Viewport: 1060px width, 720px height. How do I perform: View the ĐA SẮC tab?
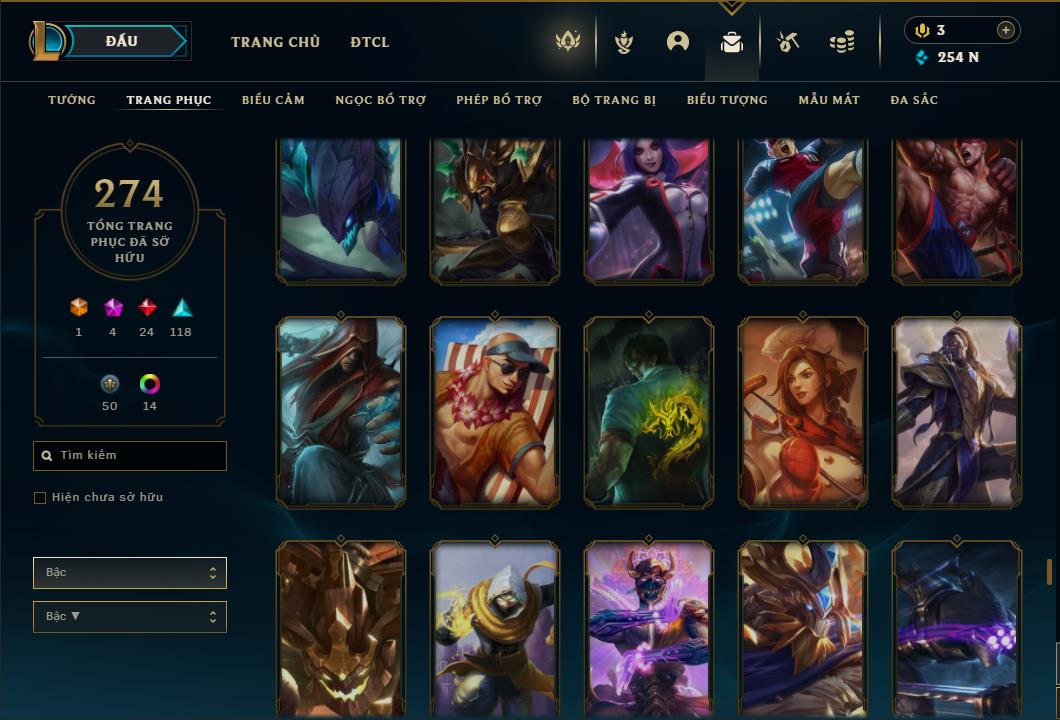[x=914, y=100]
